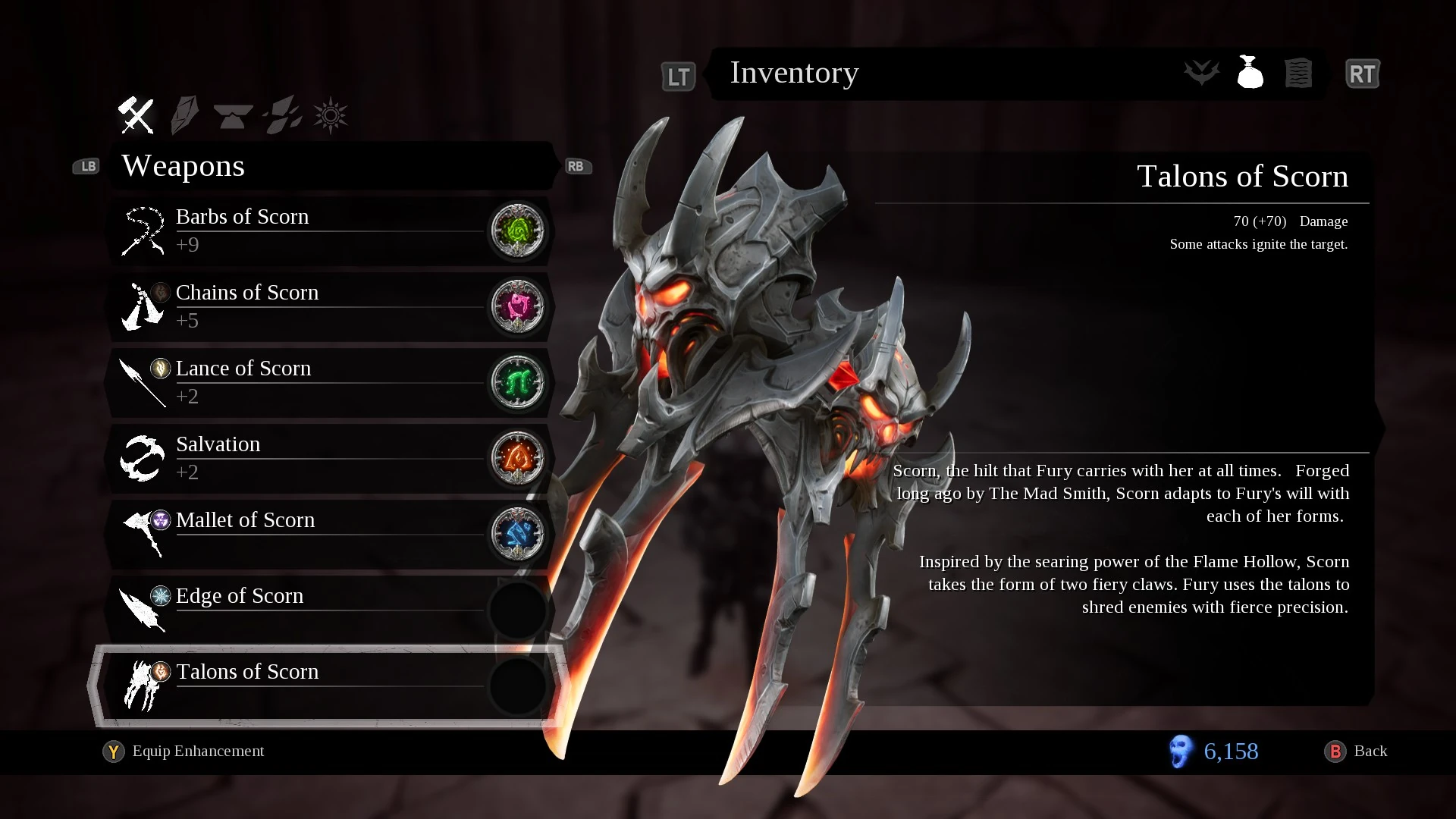The image size is (1456, 819).
Task: Click the Fury emblem icon beside the satchel
Action: point(1201,73)
